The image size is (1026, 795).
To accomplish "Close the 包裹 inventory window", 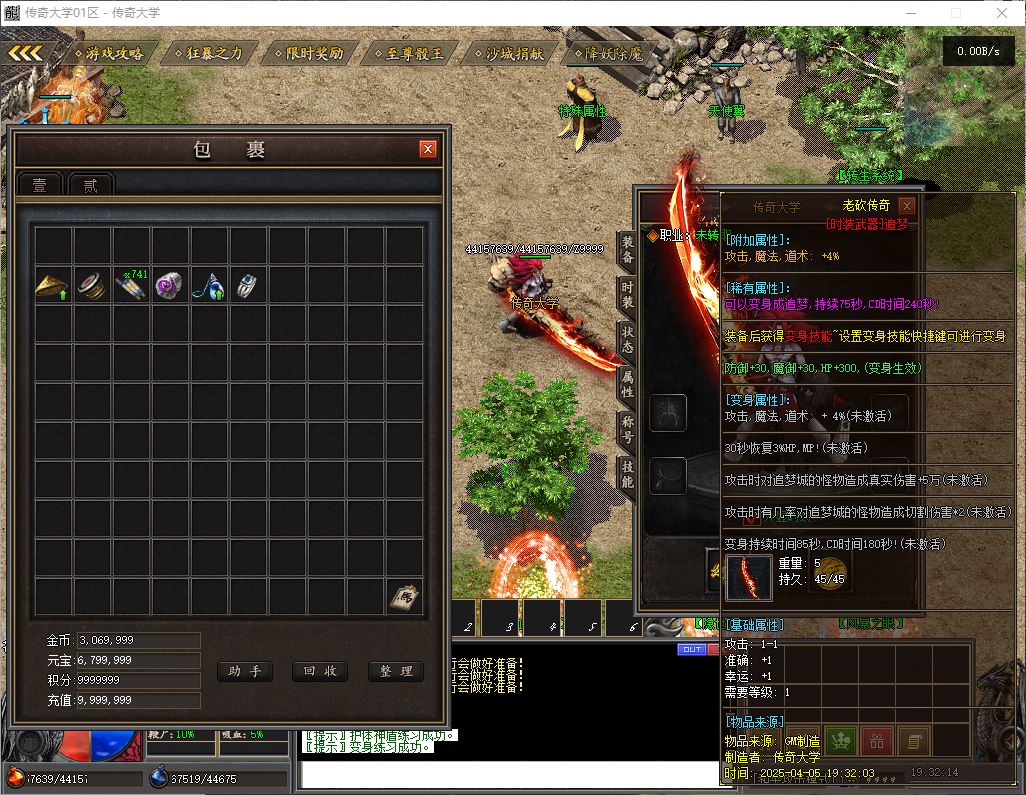I will [428, 149].
